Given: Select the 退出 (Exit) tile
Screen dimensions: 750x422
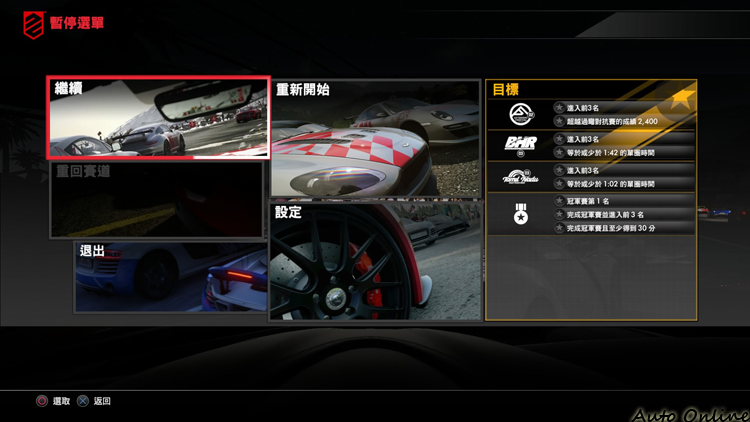Looking at the screenshot, I should point(170,276).
